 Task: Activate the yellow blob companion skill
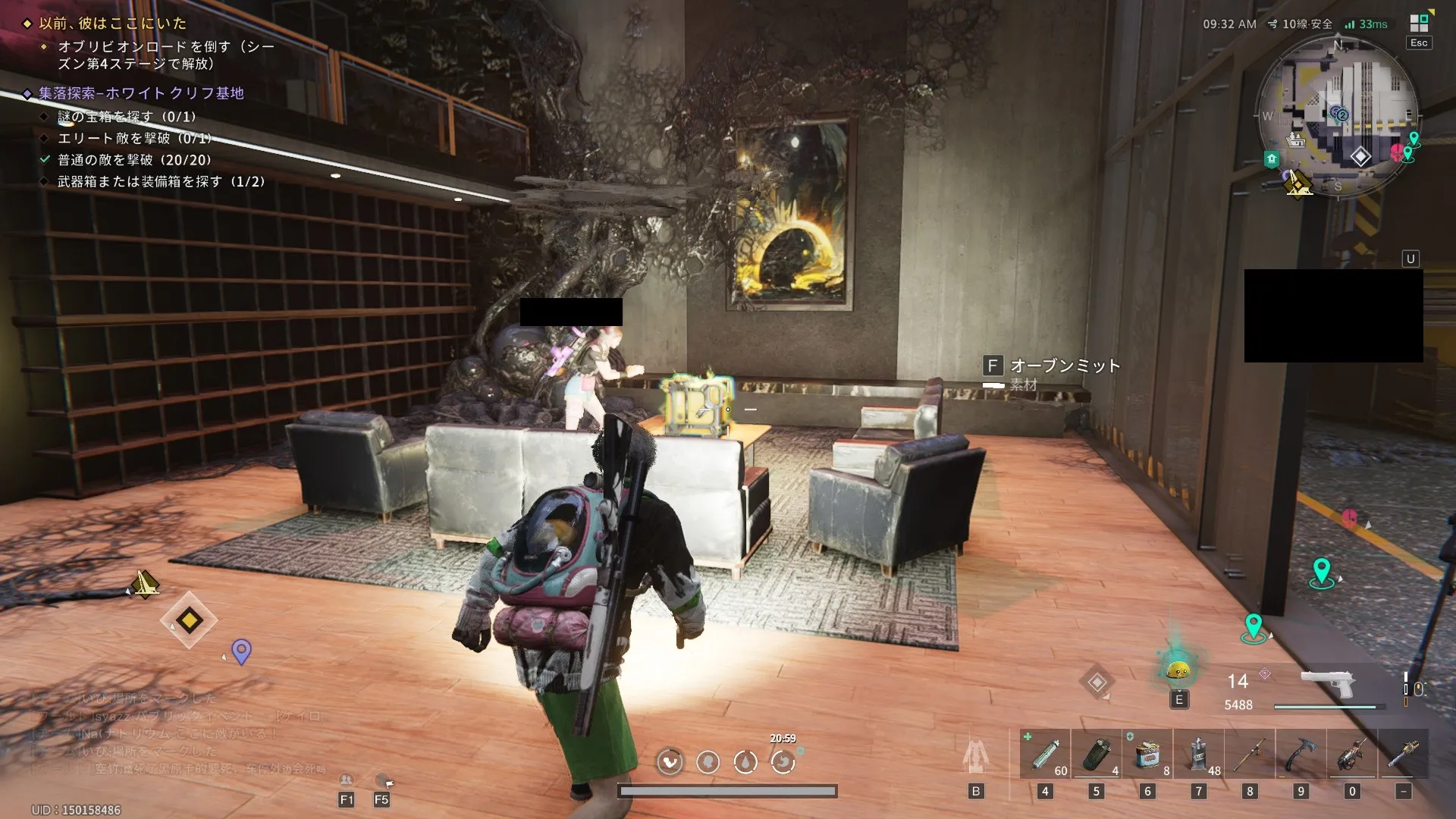coord(1178,670)
